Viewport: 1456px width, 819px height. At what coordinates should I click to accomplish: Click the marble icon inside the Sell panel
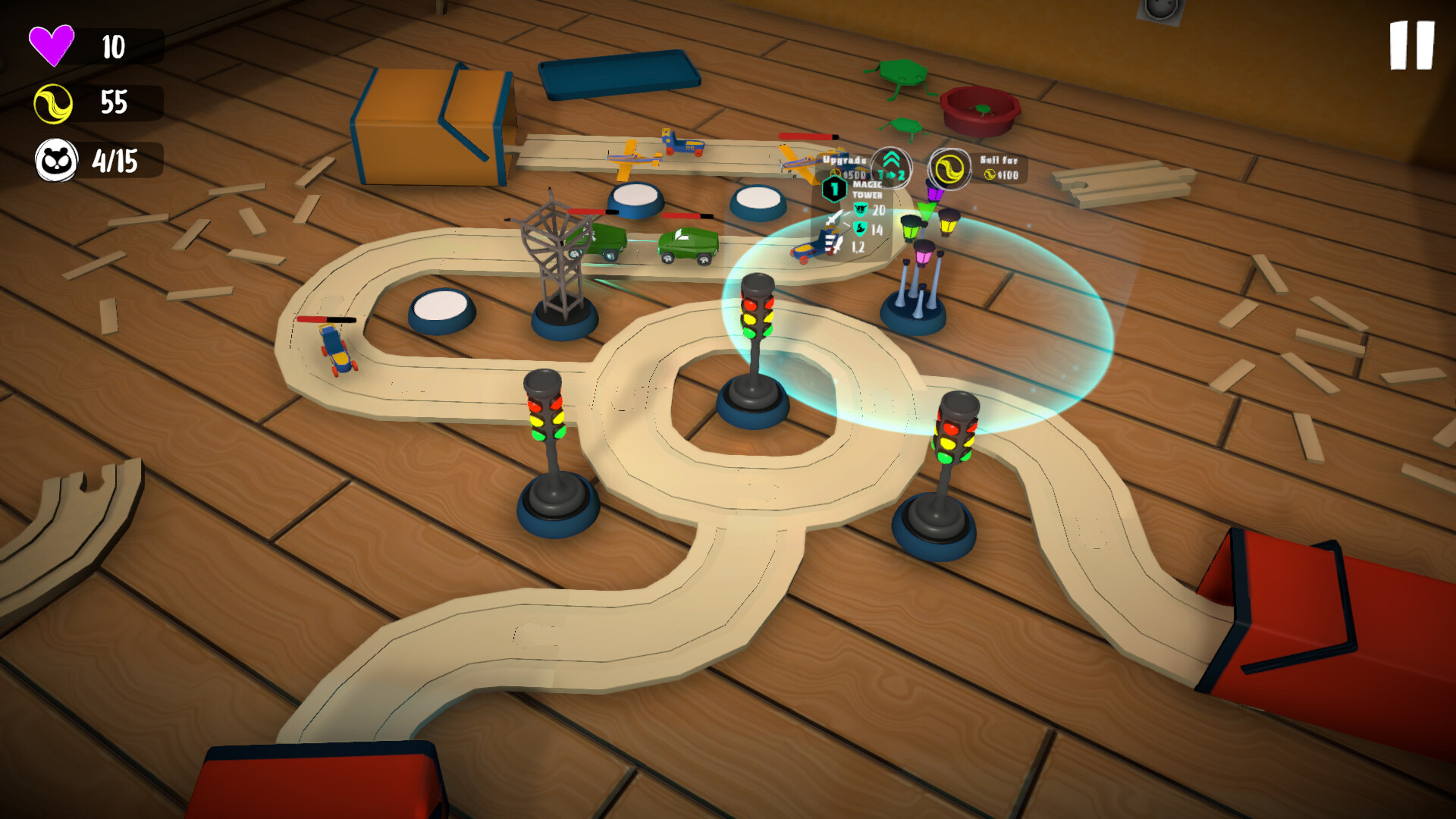pos(989,175)
